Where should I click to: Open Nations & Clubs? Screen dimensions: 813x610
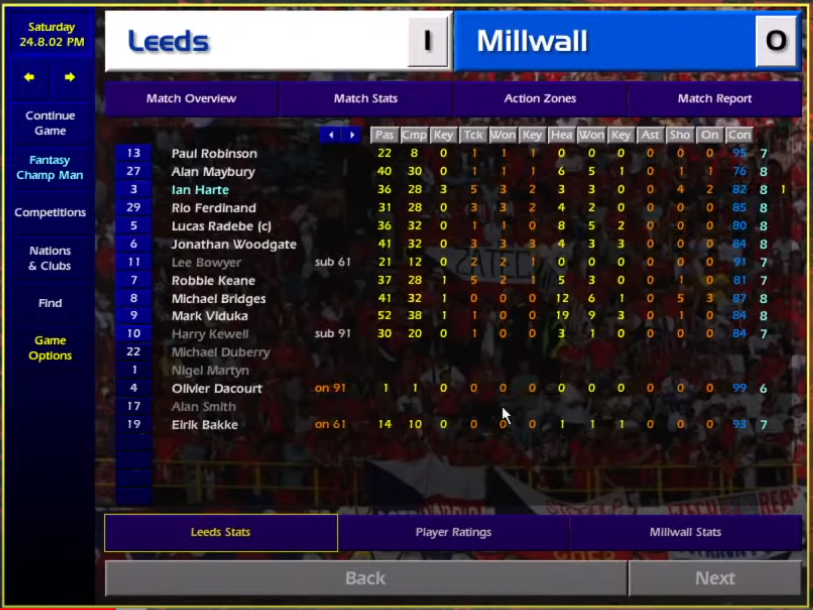click(50, 258)
